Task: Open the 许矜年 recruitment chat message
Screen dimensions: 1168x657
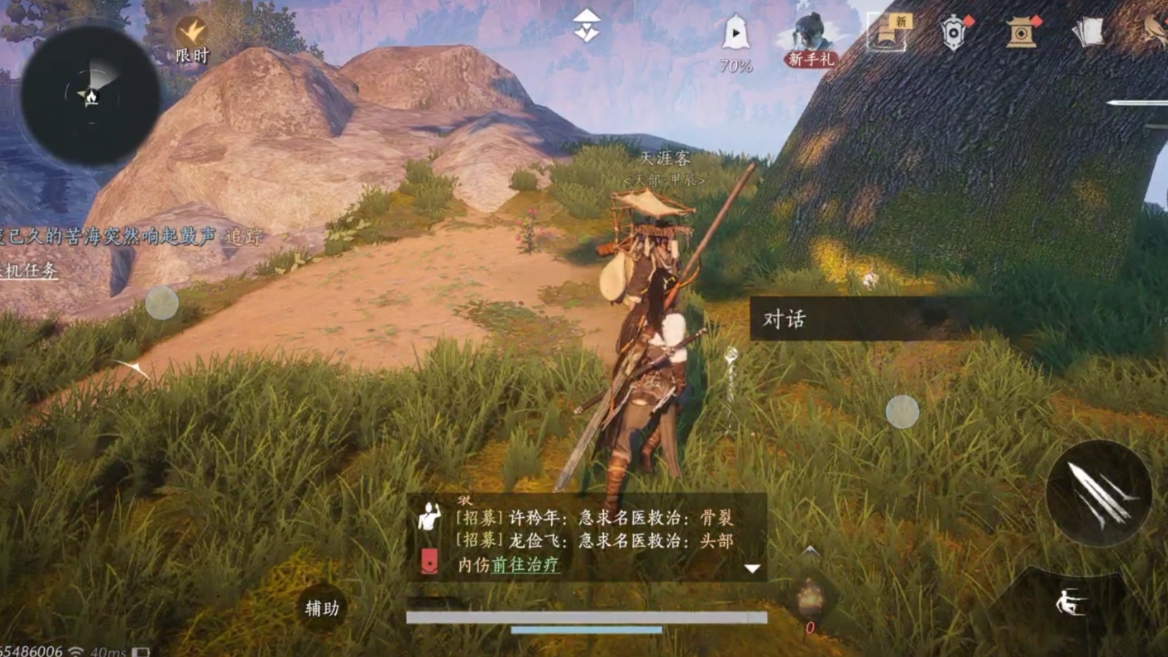Action: pos(594,518)
